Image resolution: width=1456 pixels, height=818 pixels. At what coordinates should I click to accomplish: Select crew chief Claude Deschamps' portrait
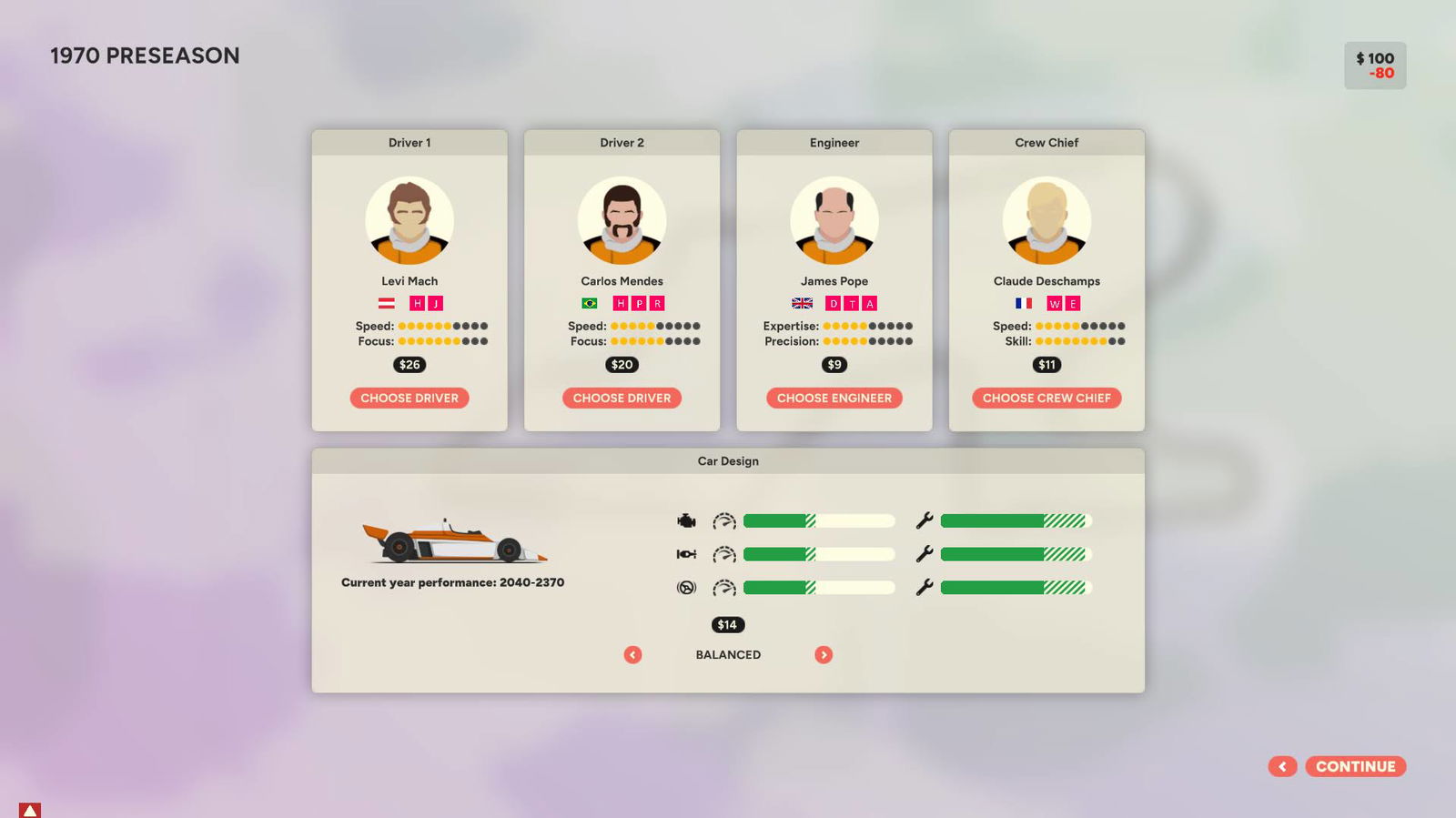[1046, 220]
